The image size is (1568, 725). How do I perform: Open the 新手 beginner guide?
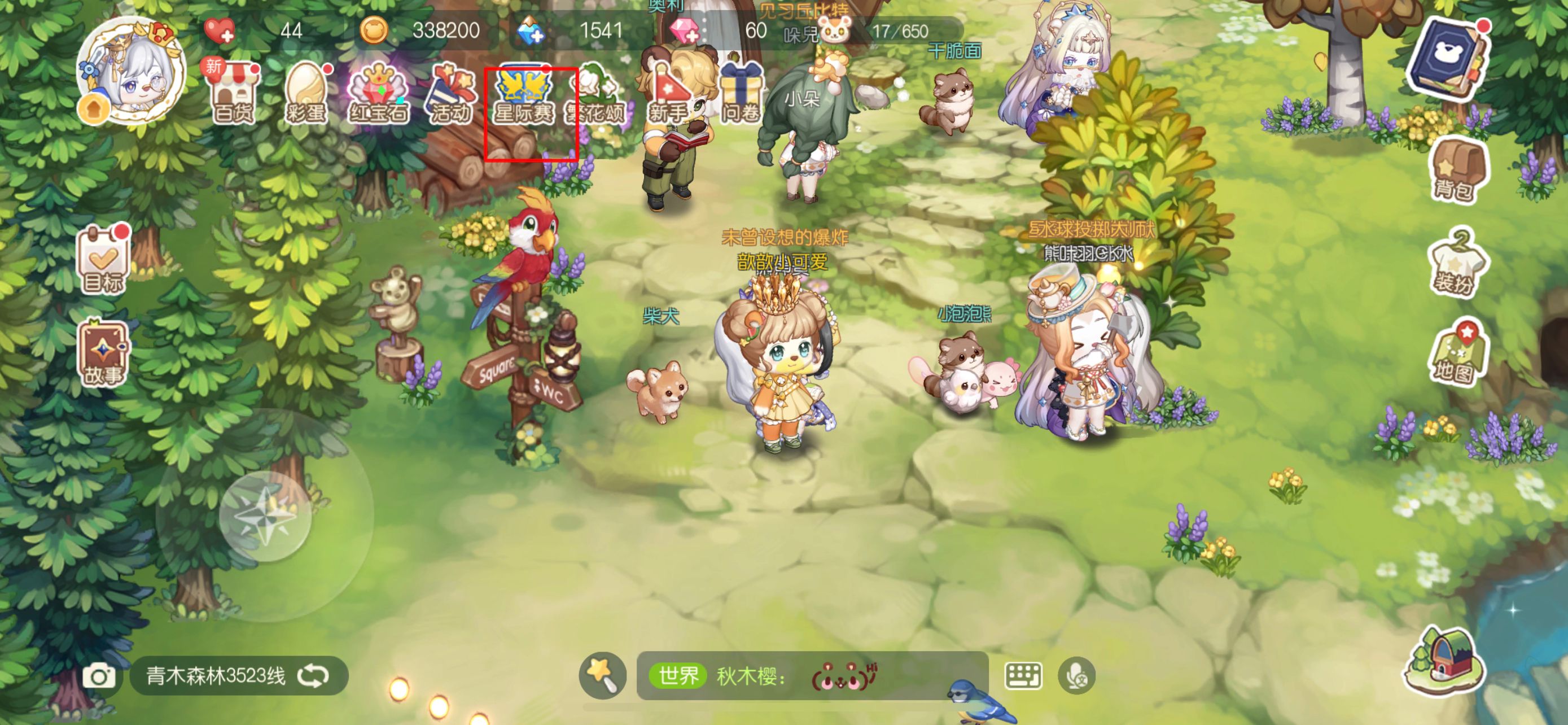pyautogui.click(x=668, y=94)
